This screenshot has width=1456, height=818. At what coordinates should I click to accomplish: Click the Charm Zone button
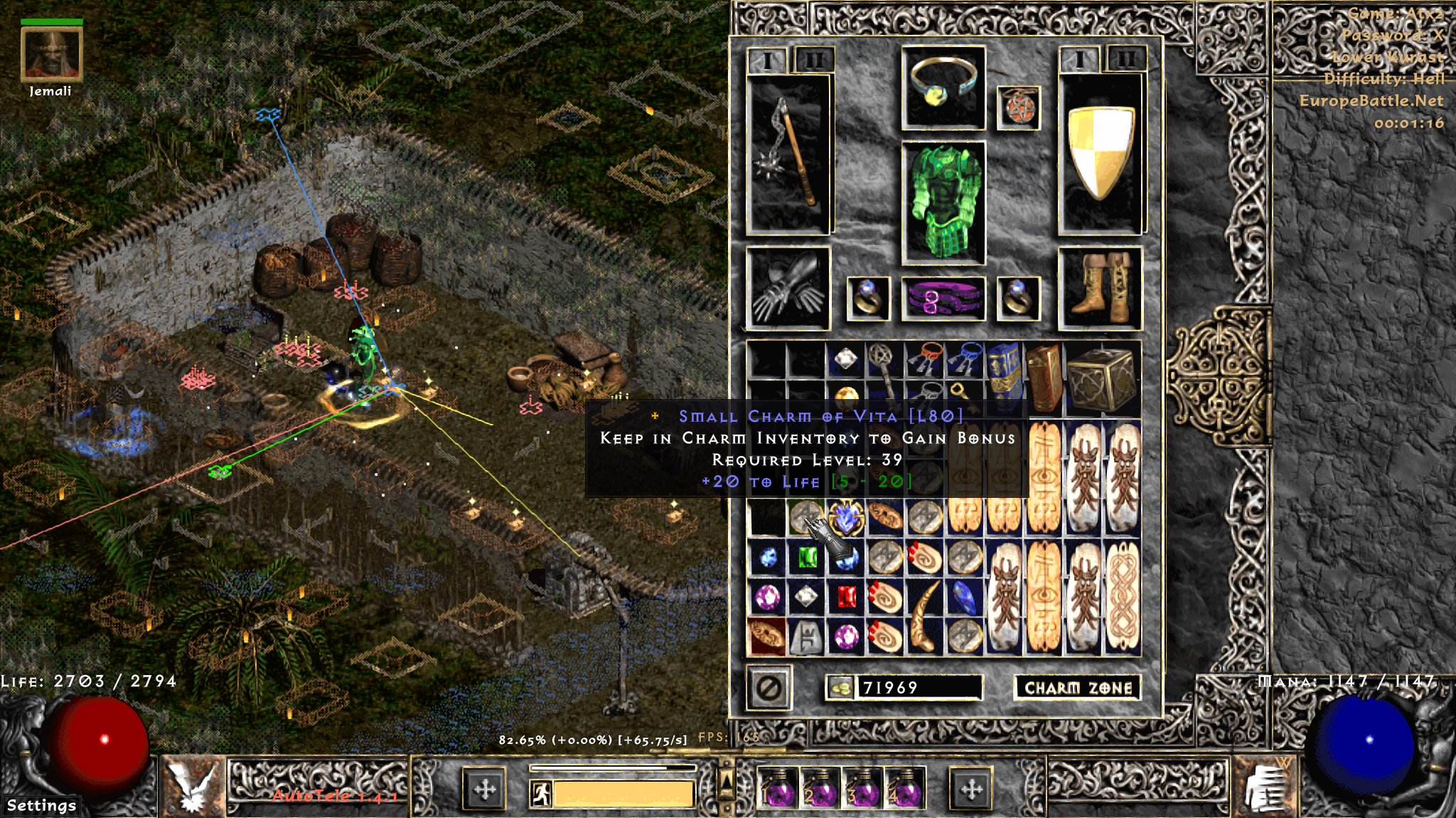click(1077, 688)
